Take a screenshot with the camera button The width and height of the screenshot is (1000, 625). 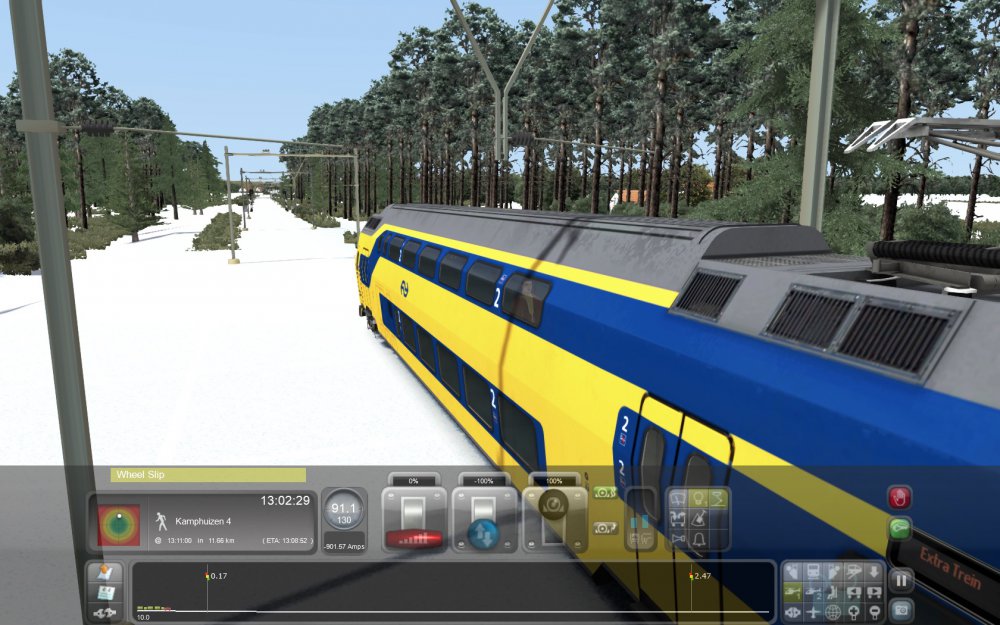(x=900, y=607)
